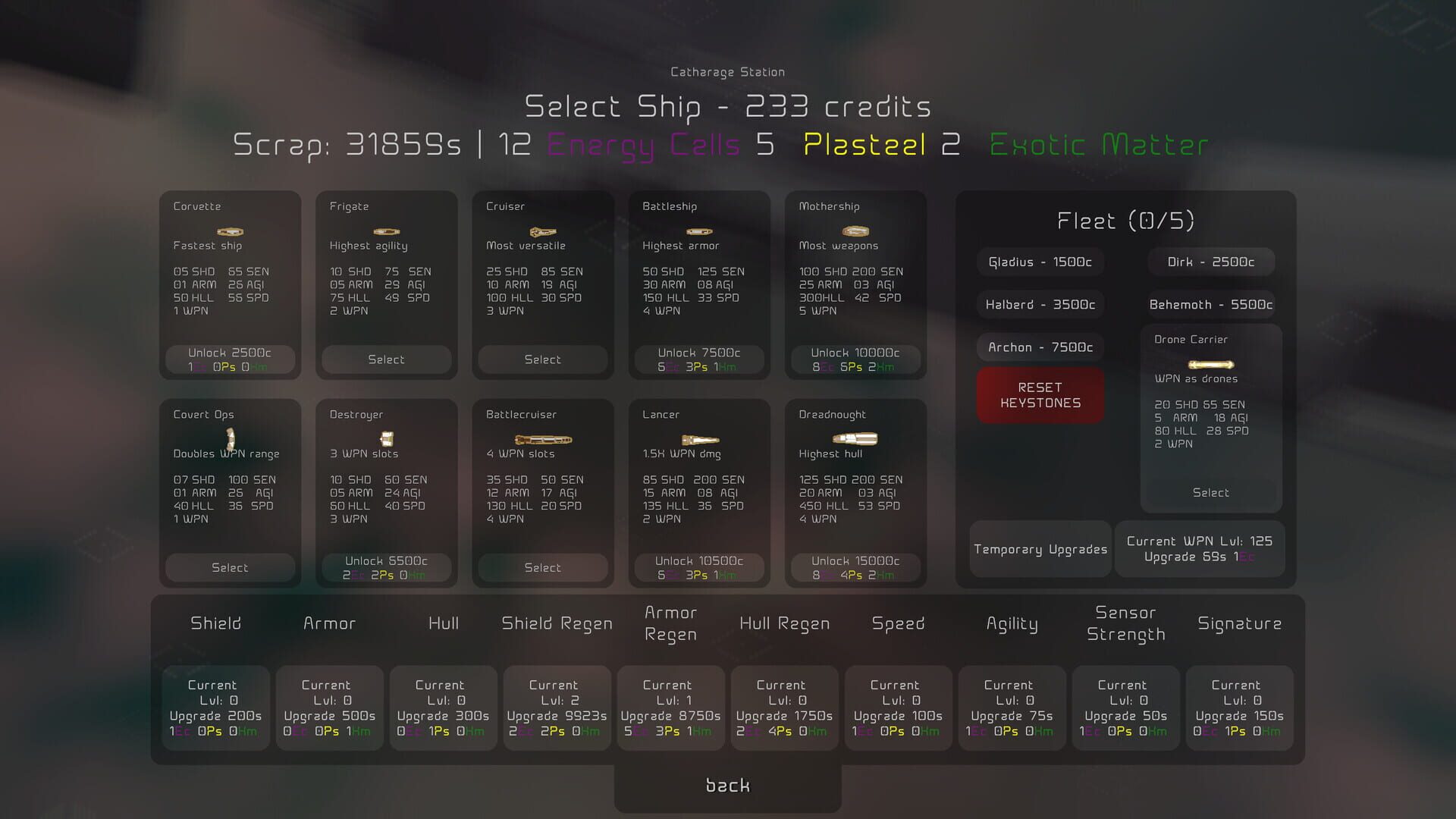Click the back button
Image resolution: width=1456 pixels, height=819 pixels.
(726, 786)
